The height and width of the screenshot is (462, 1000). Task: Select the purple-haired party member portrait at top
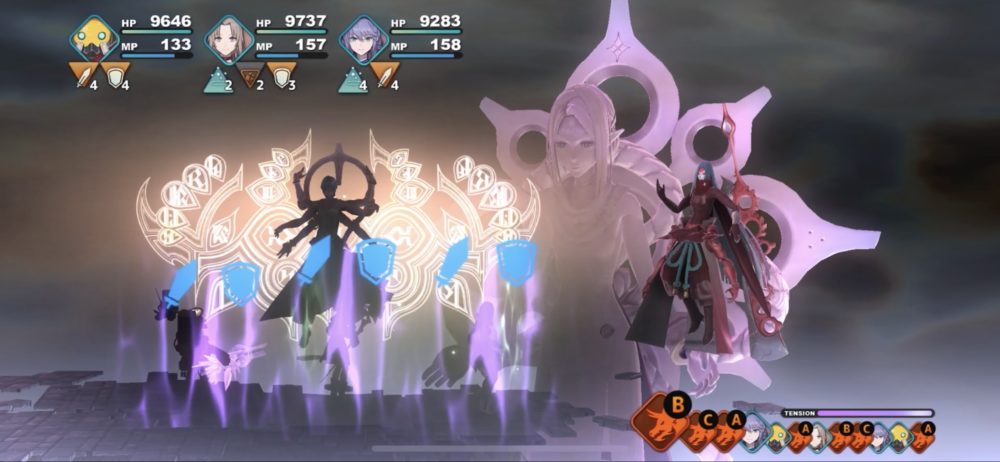[x=362, y=40]
